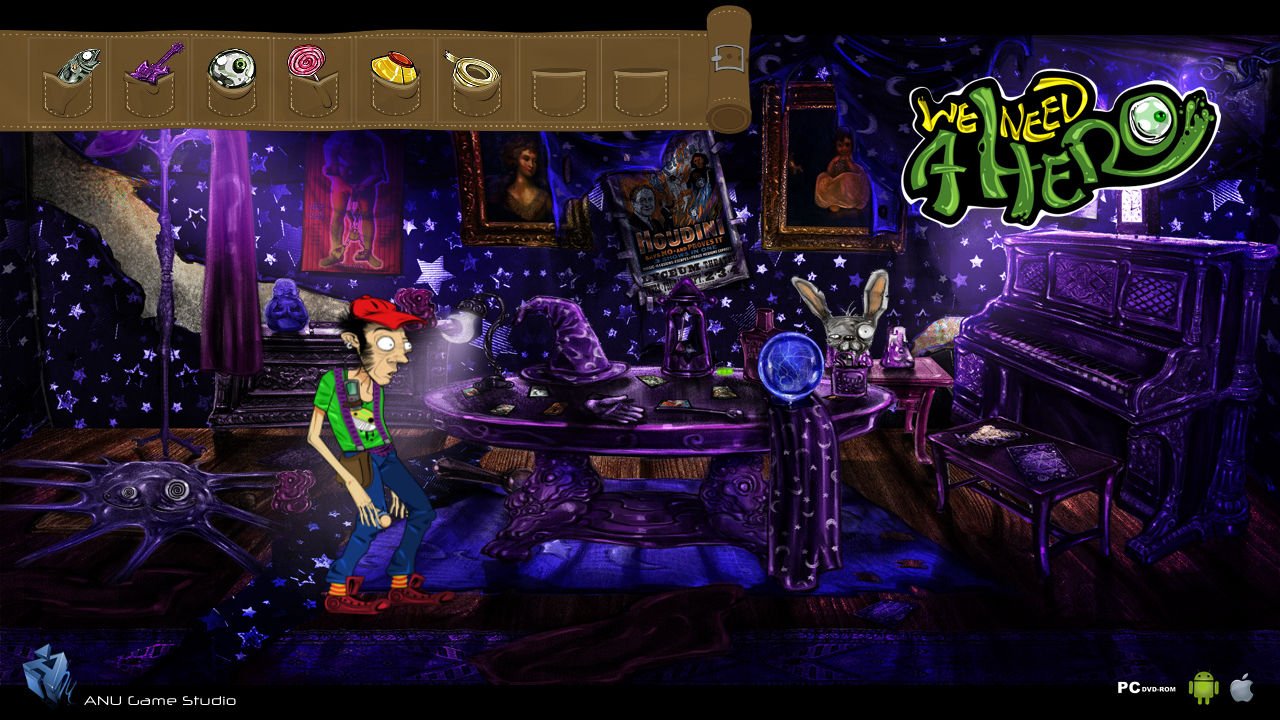Choose the eyeball item from inventory
The width and height of the screenshot is (1280, 720).
[231, 68]
